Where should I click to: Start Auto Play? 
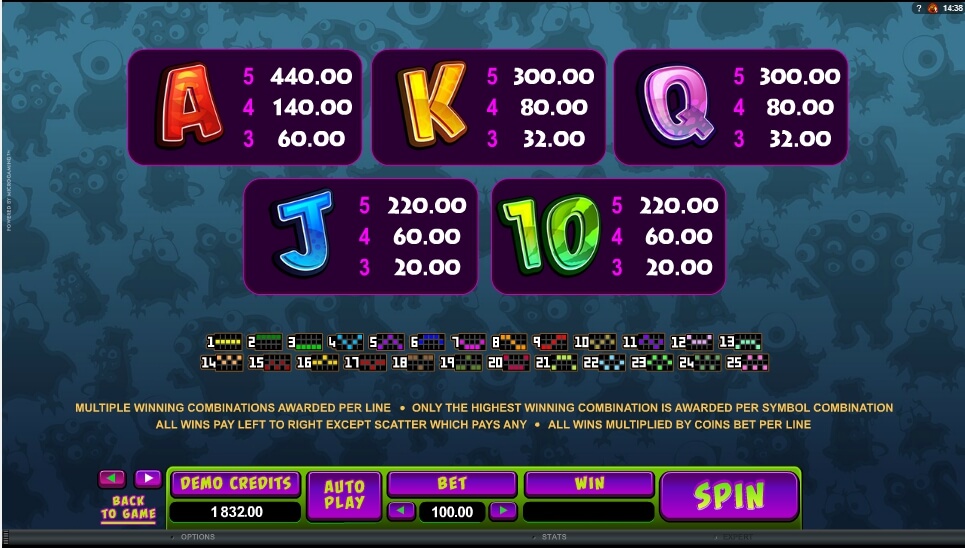tap(344, 495)
